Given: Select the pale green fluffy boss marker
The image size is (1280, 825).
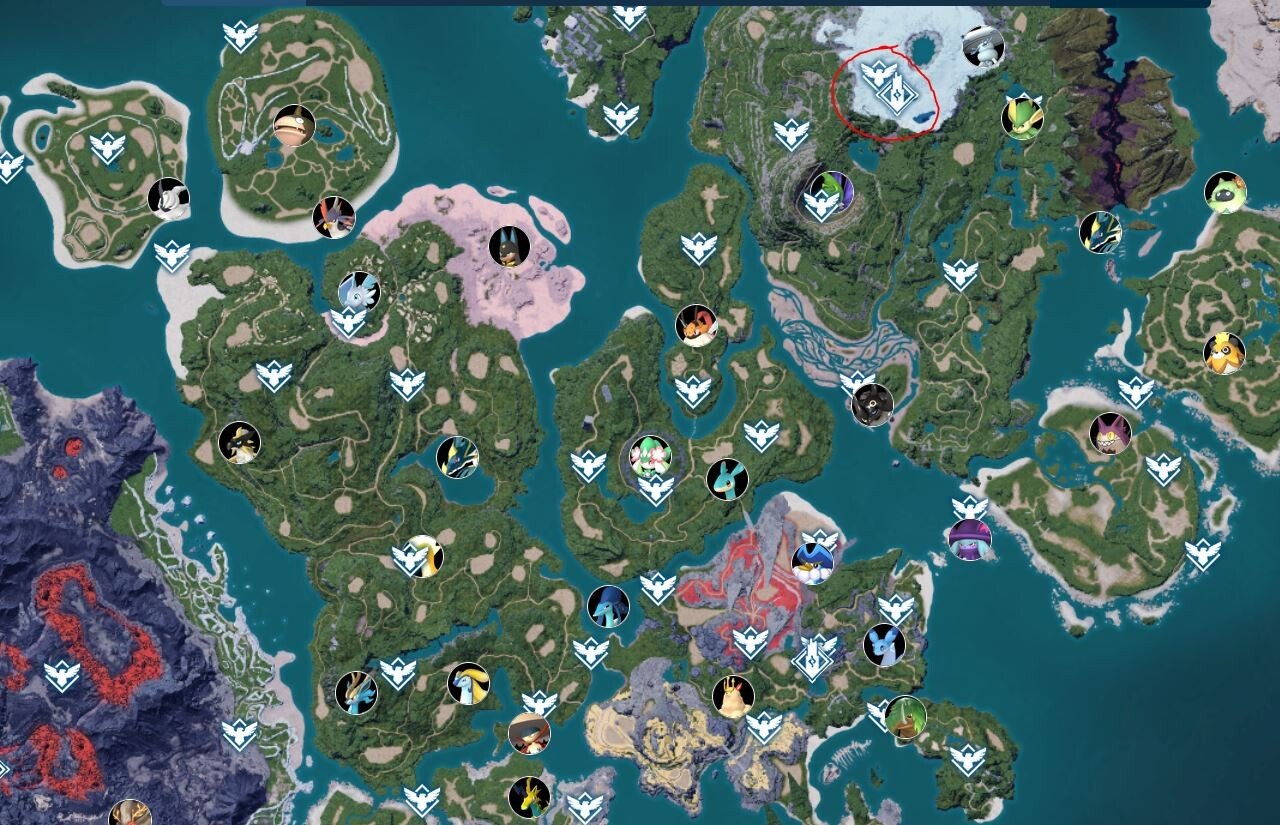Looking at the screenshot, I should pos(1224,193).
